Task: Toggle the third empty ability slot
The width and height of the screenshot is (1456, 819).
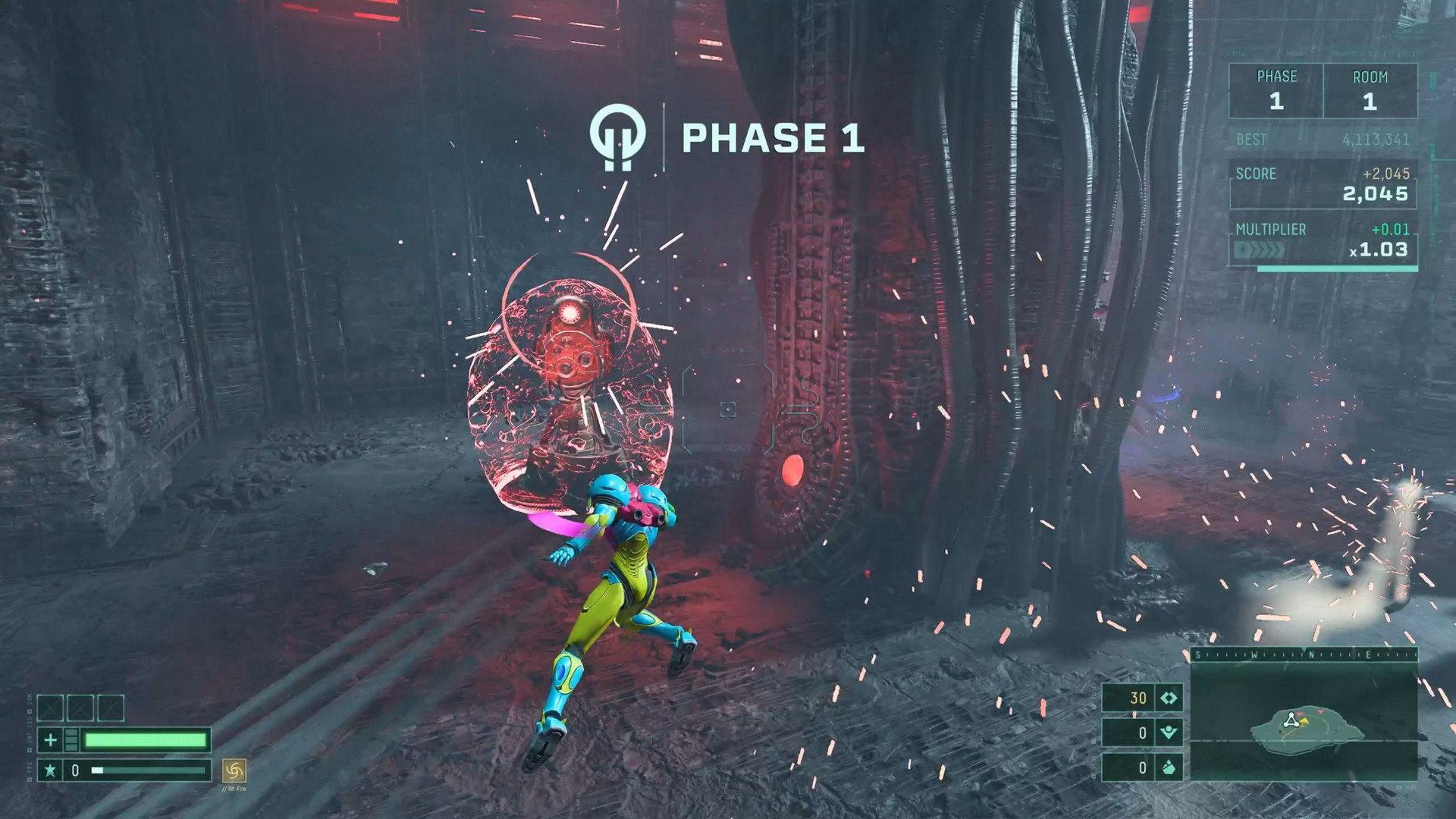Action: 111,708
